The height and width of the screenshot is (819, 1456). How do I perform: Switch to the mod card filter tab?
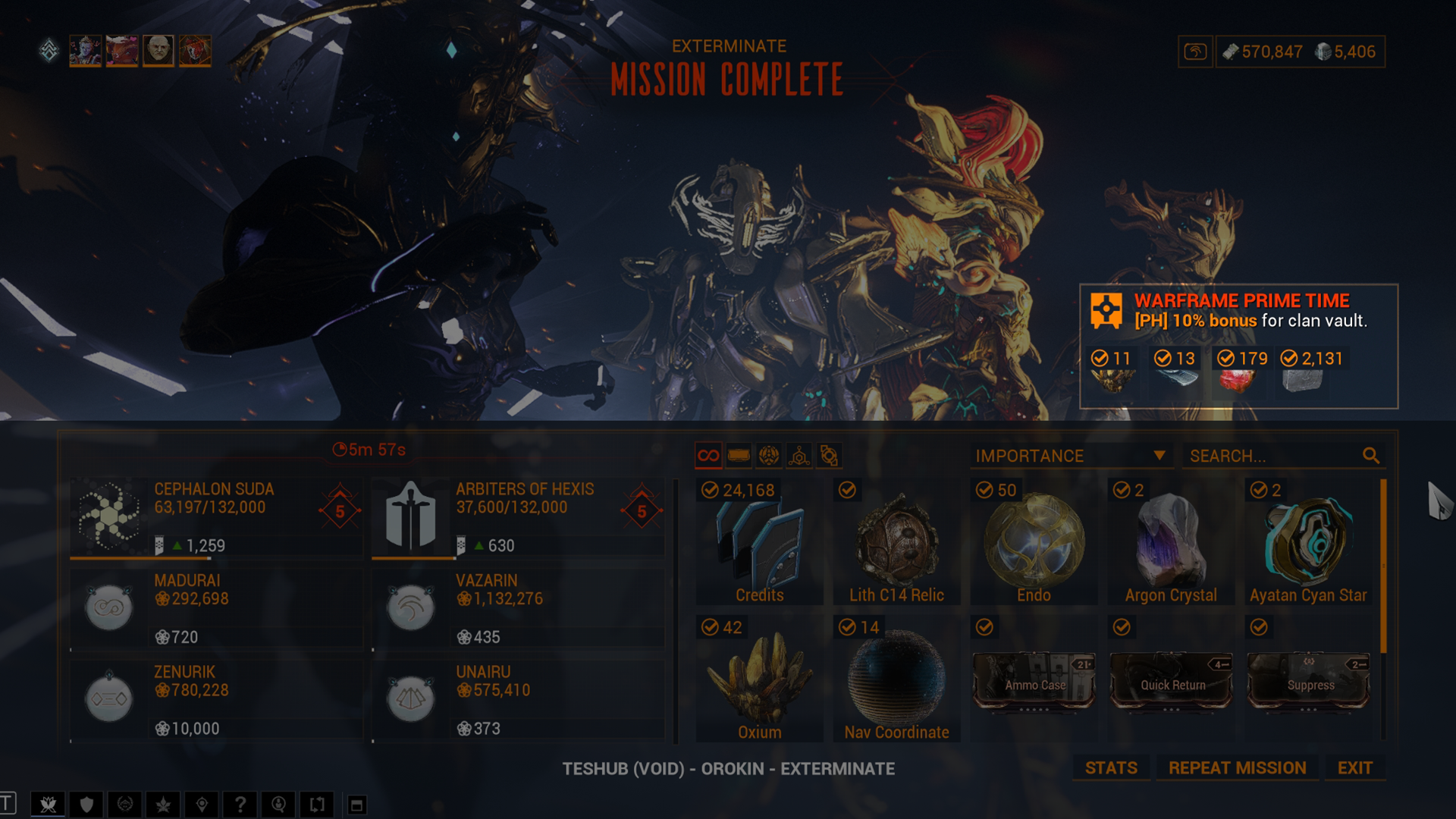point(739,456)
